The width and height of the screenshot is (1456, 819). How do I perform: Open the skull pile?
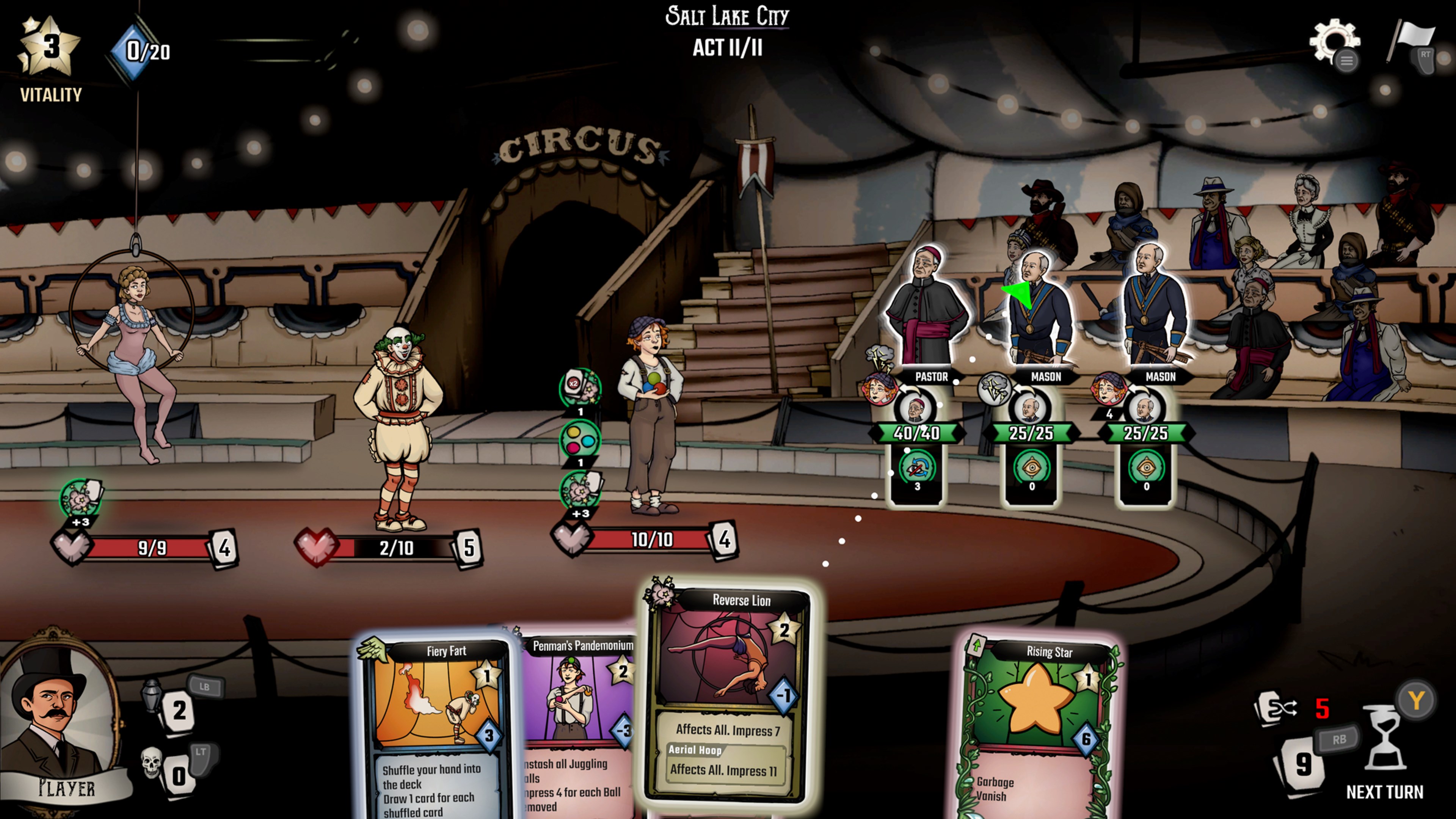(152, 763)
